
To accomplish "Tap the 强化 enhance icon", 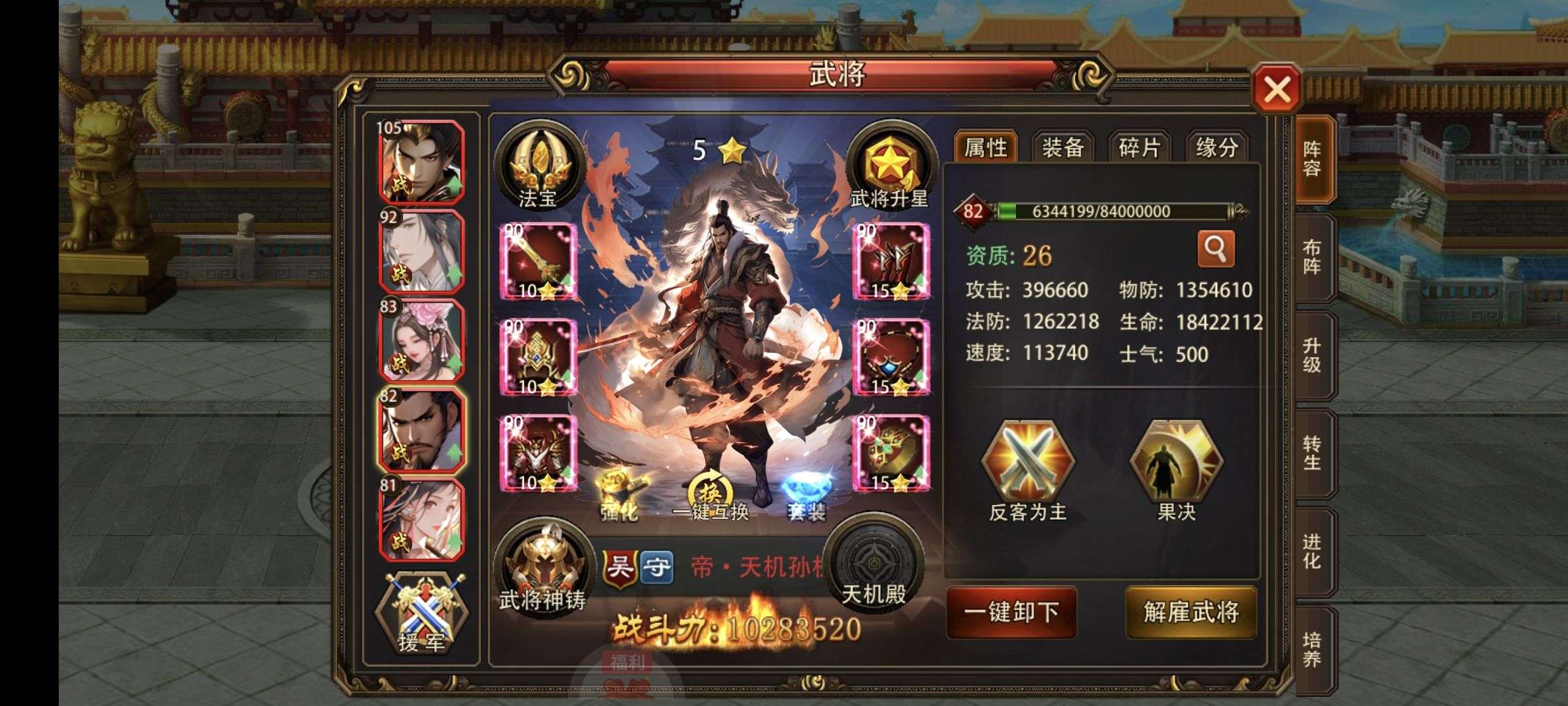I will [620, 495].
